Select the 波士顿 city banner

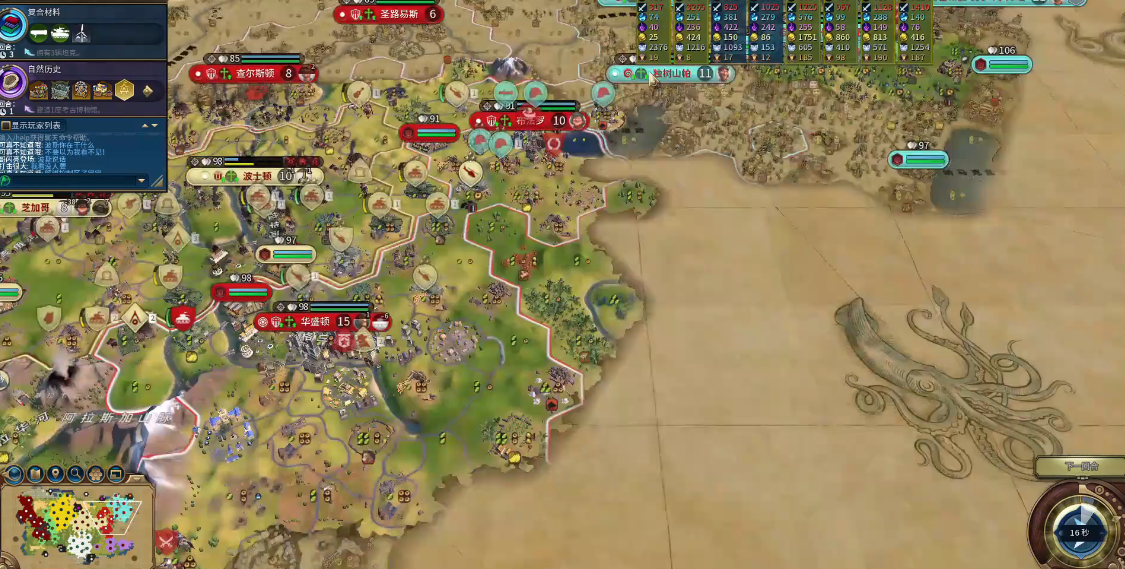tap(256, 176)
